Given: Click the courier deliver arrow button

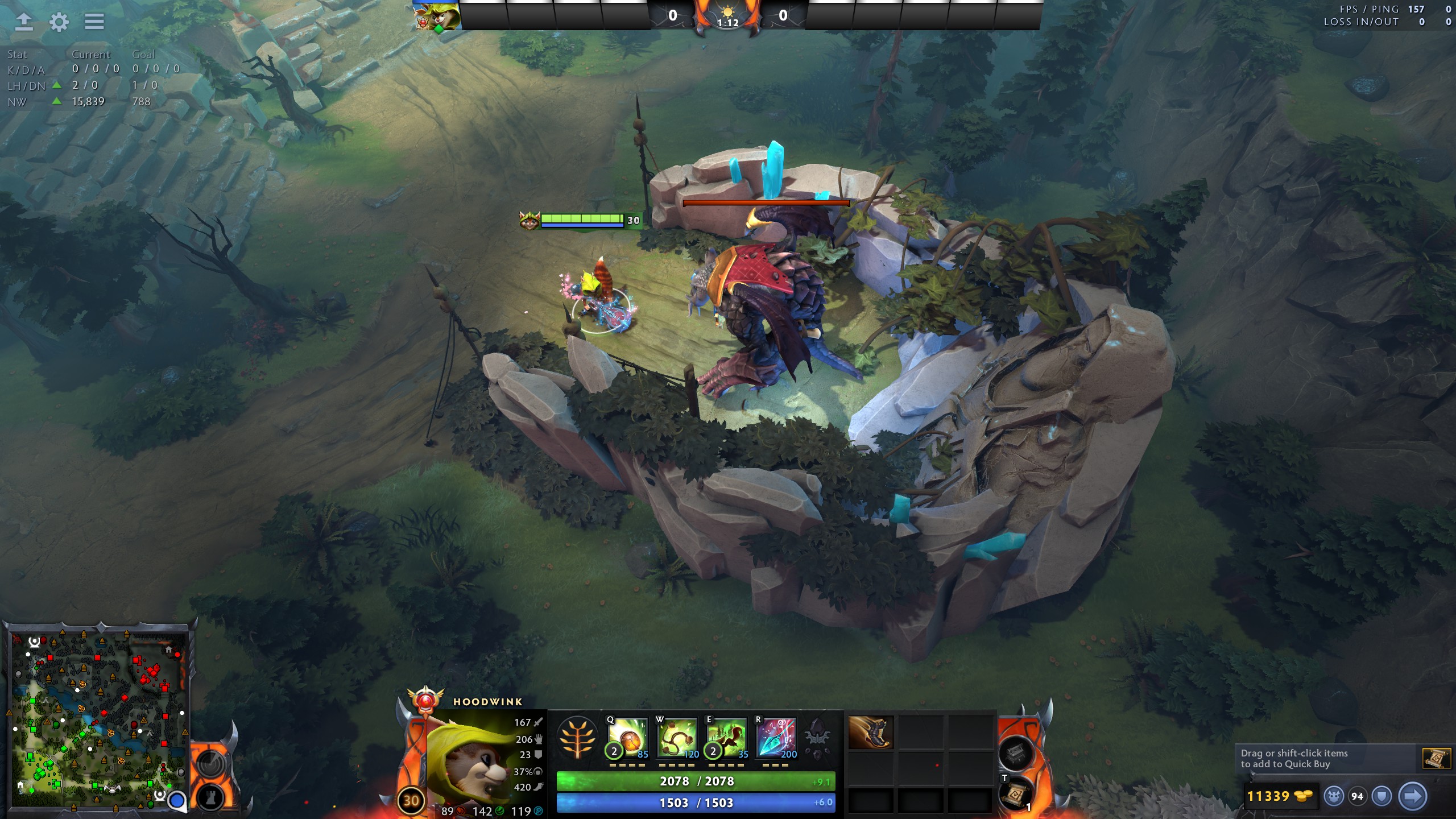Looking at the screenshot, I should coord(1412,796).
